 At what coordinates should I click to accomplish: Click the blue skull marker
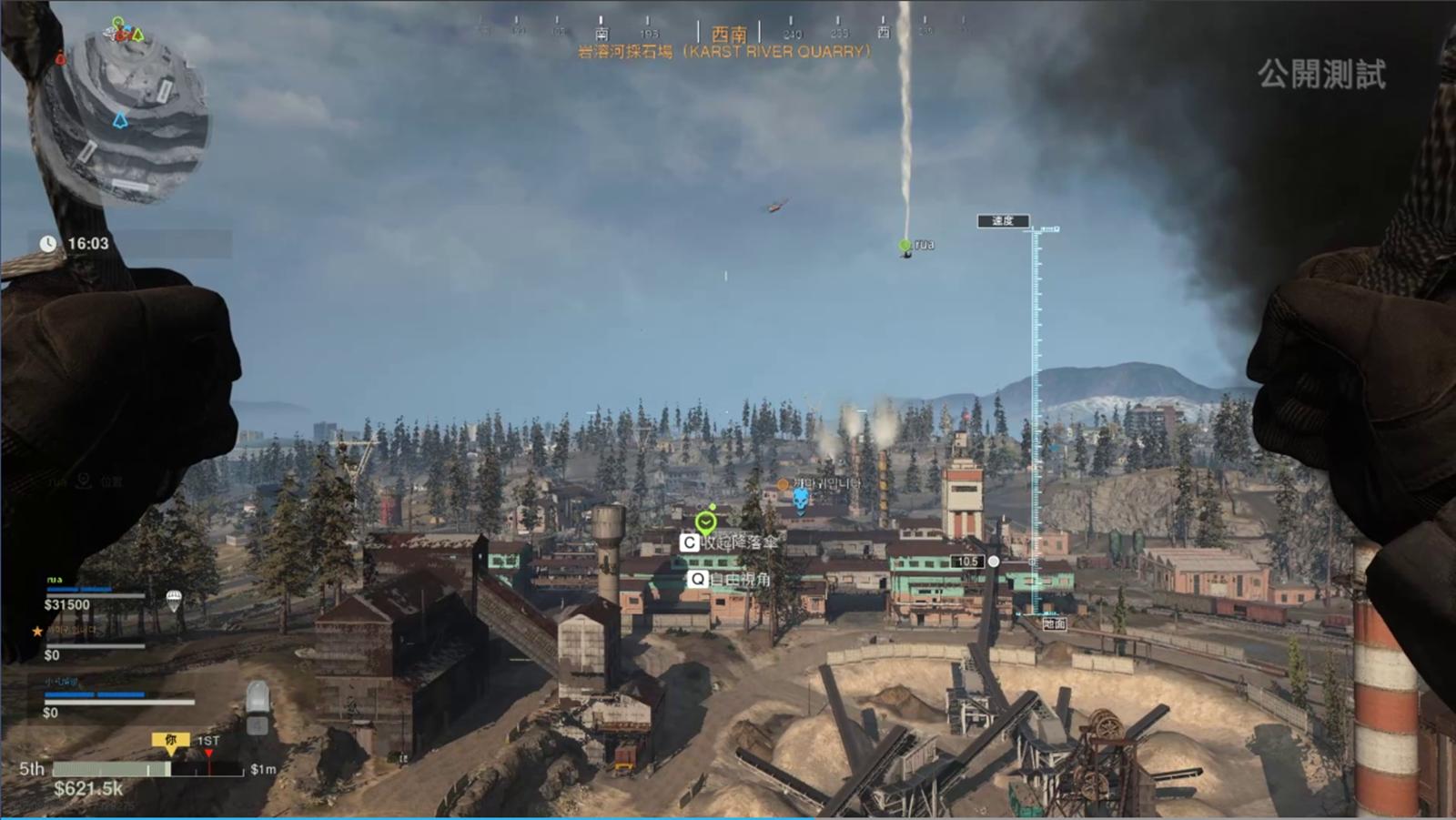point(801,500)
